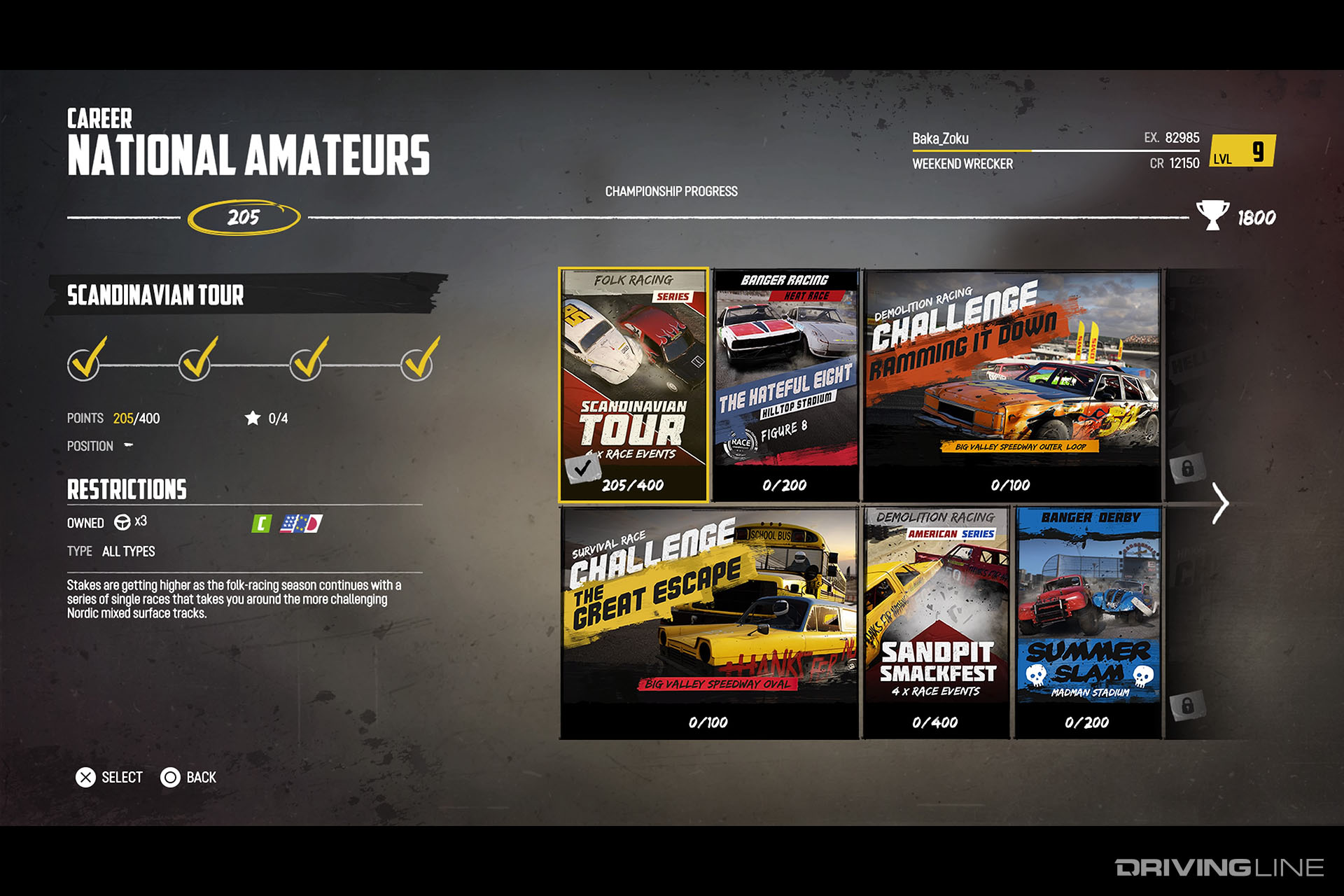Click the green C class restriction icon
Screen dimensions: 1344x896
pos(262,523)
